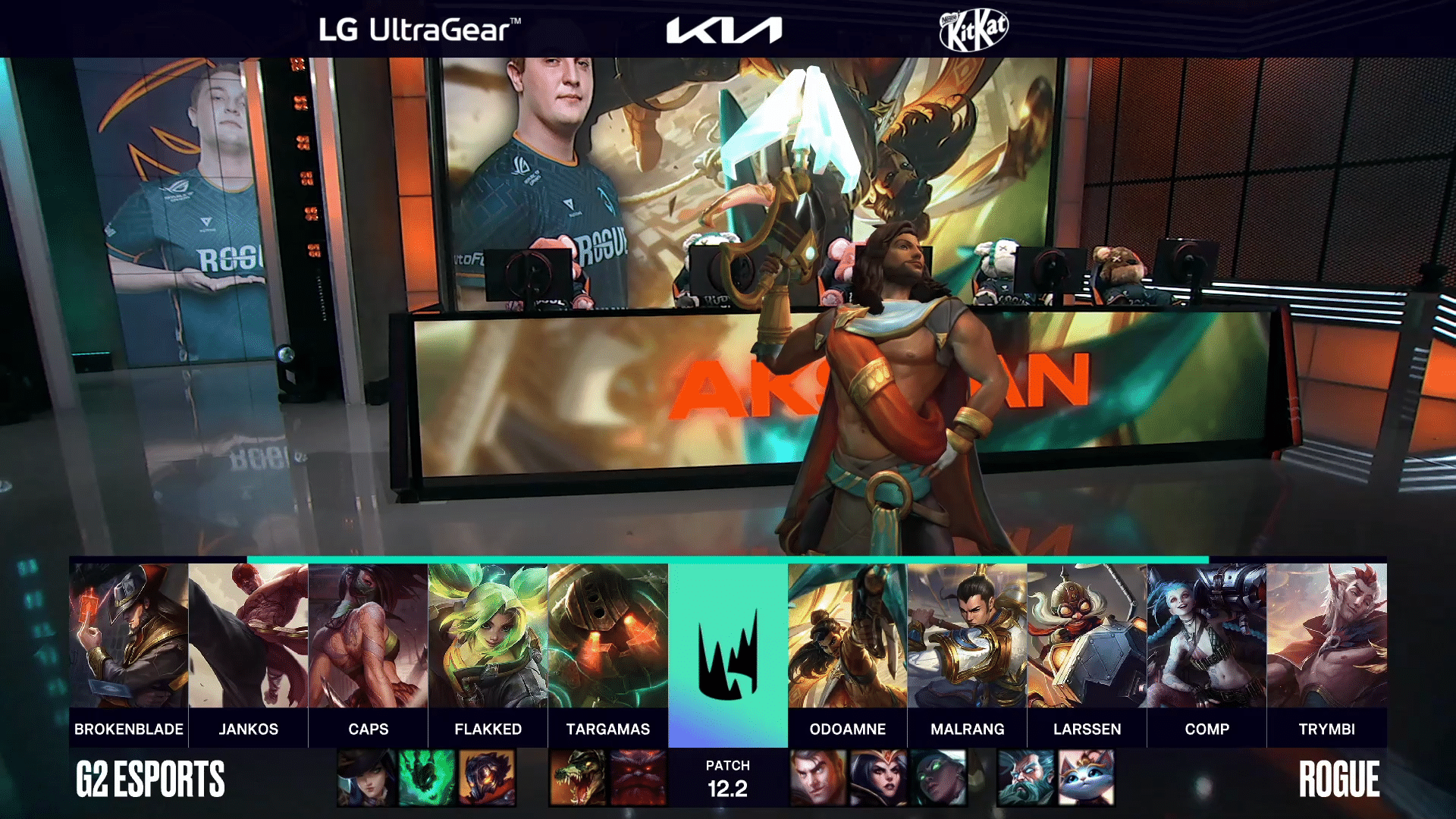1456x819 pixels.
Task: Click Caps's Akali pick portrait
Action: pos(368,635)
